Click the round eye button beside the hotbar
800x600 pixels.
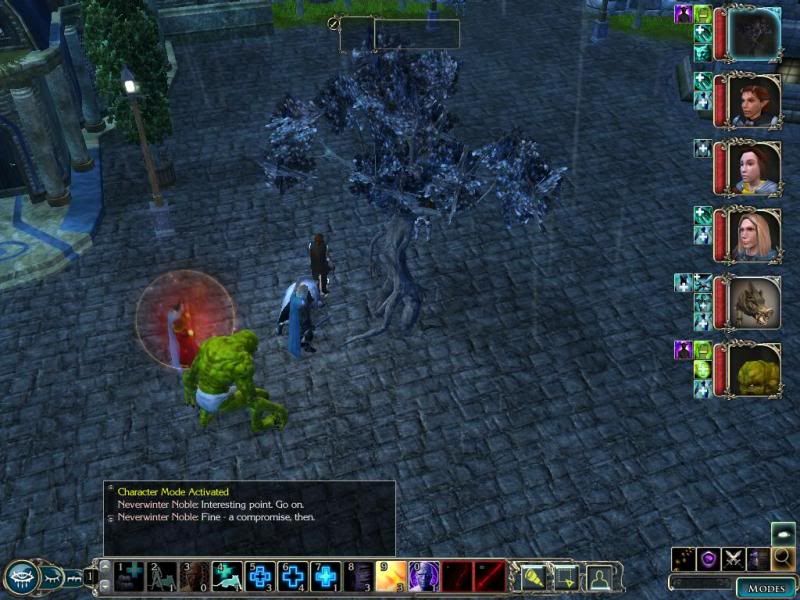tap(22, 576)
